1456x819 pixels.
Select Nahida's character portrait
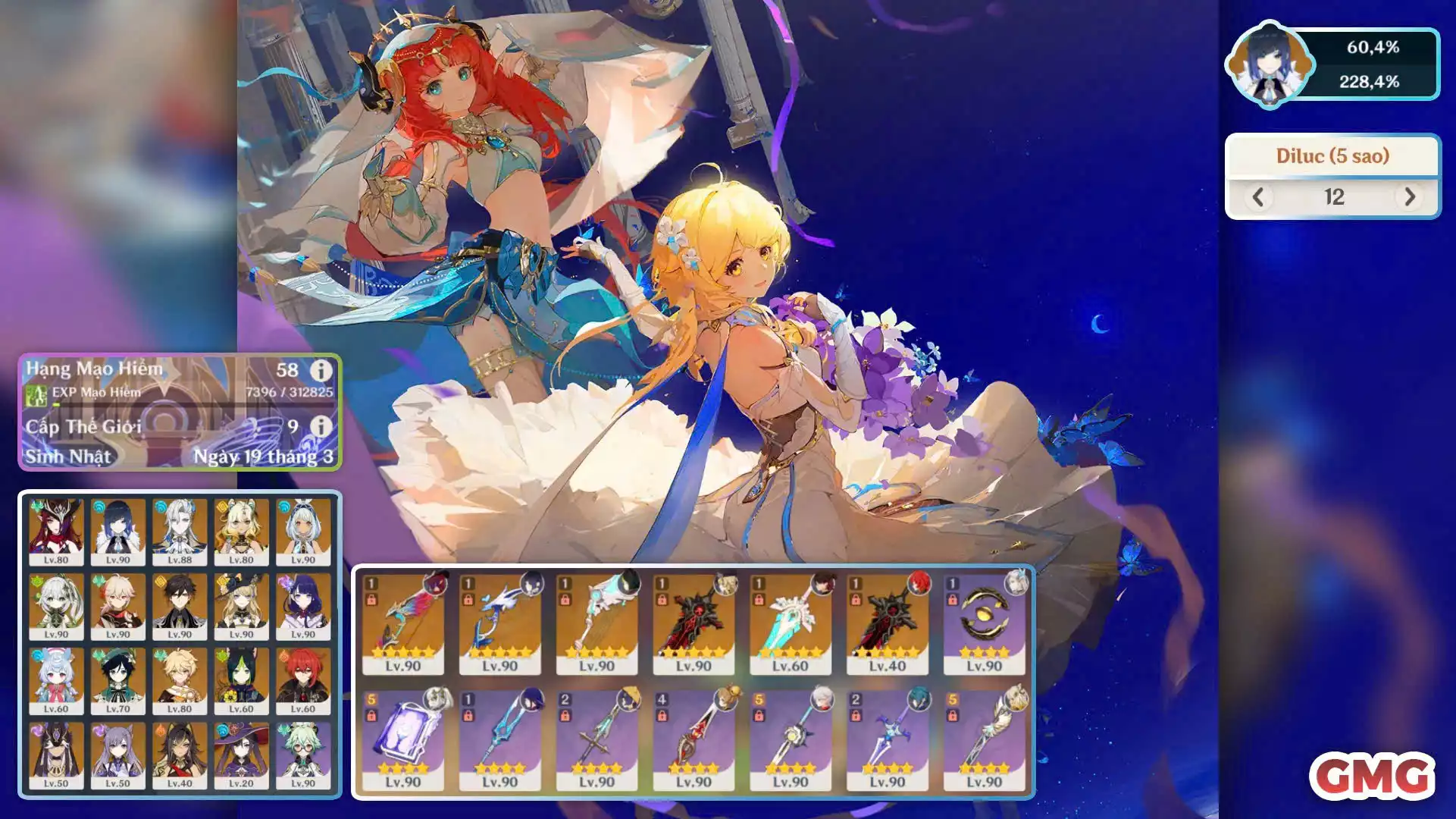click(56, 605)
